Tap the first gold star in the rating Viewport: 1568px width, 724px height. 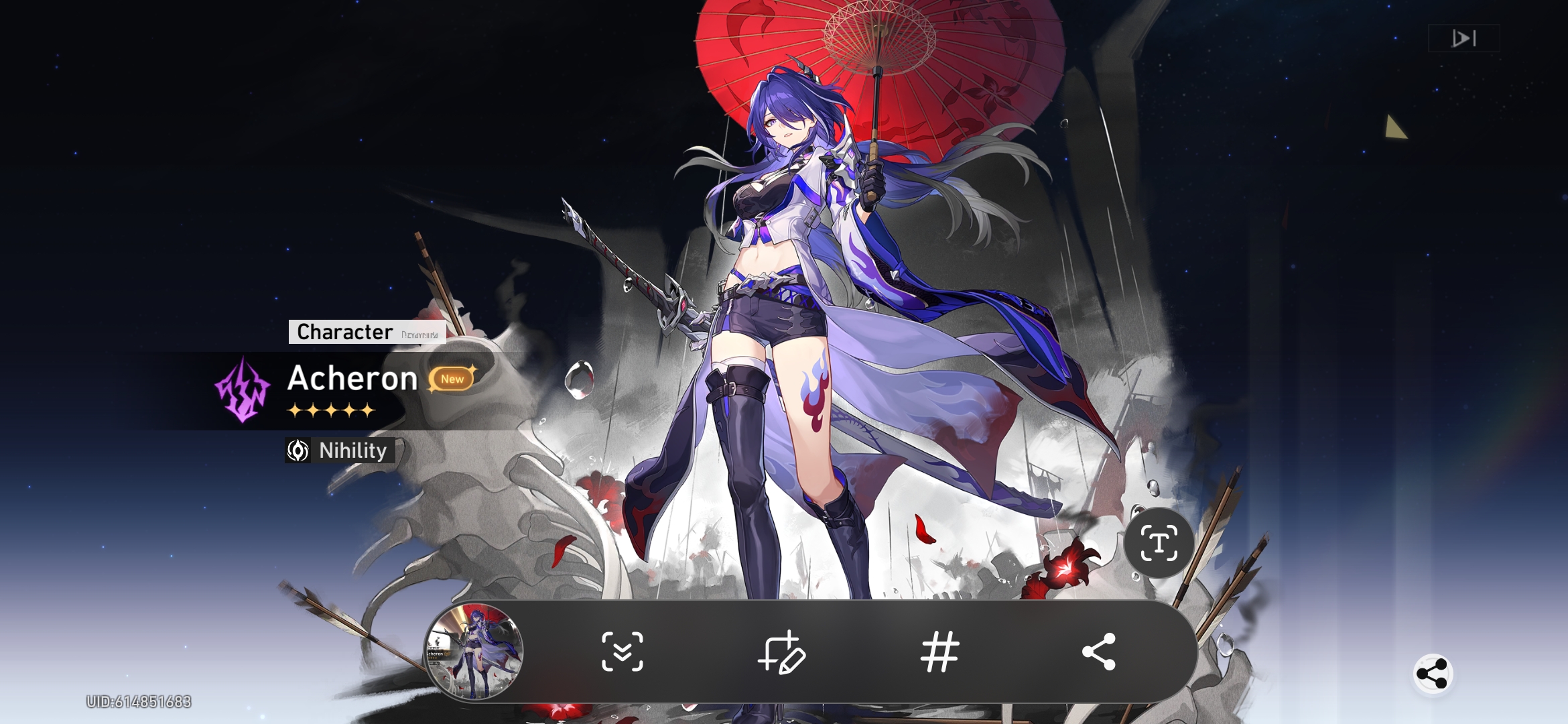pos(295,409)
